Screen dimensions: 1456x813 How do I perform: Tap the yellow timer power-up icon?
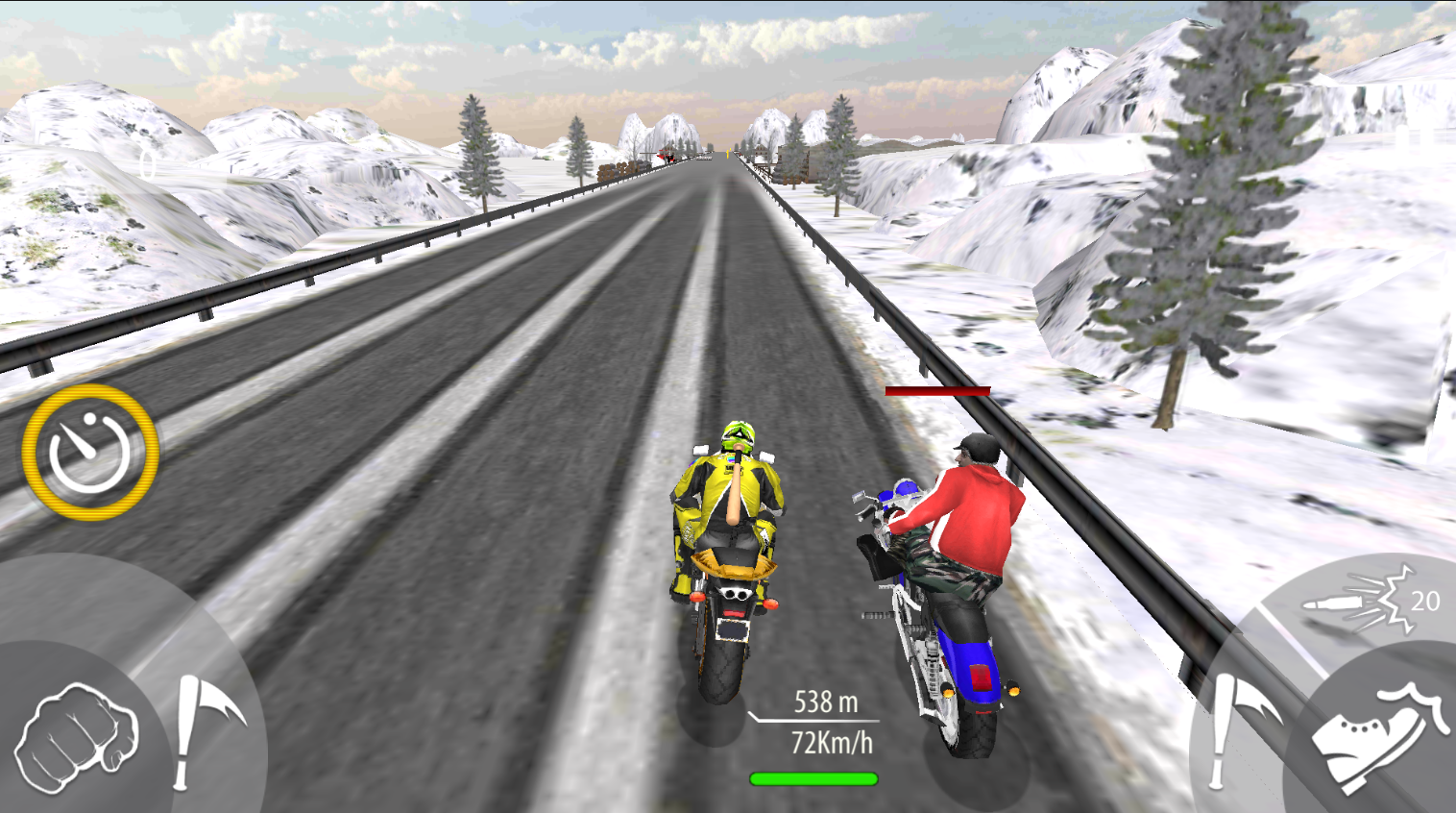coord(93,452)
